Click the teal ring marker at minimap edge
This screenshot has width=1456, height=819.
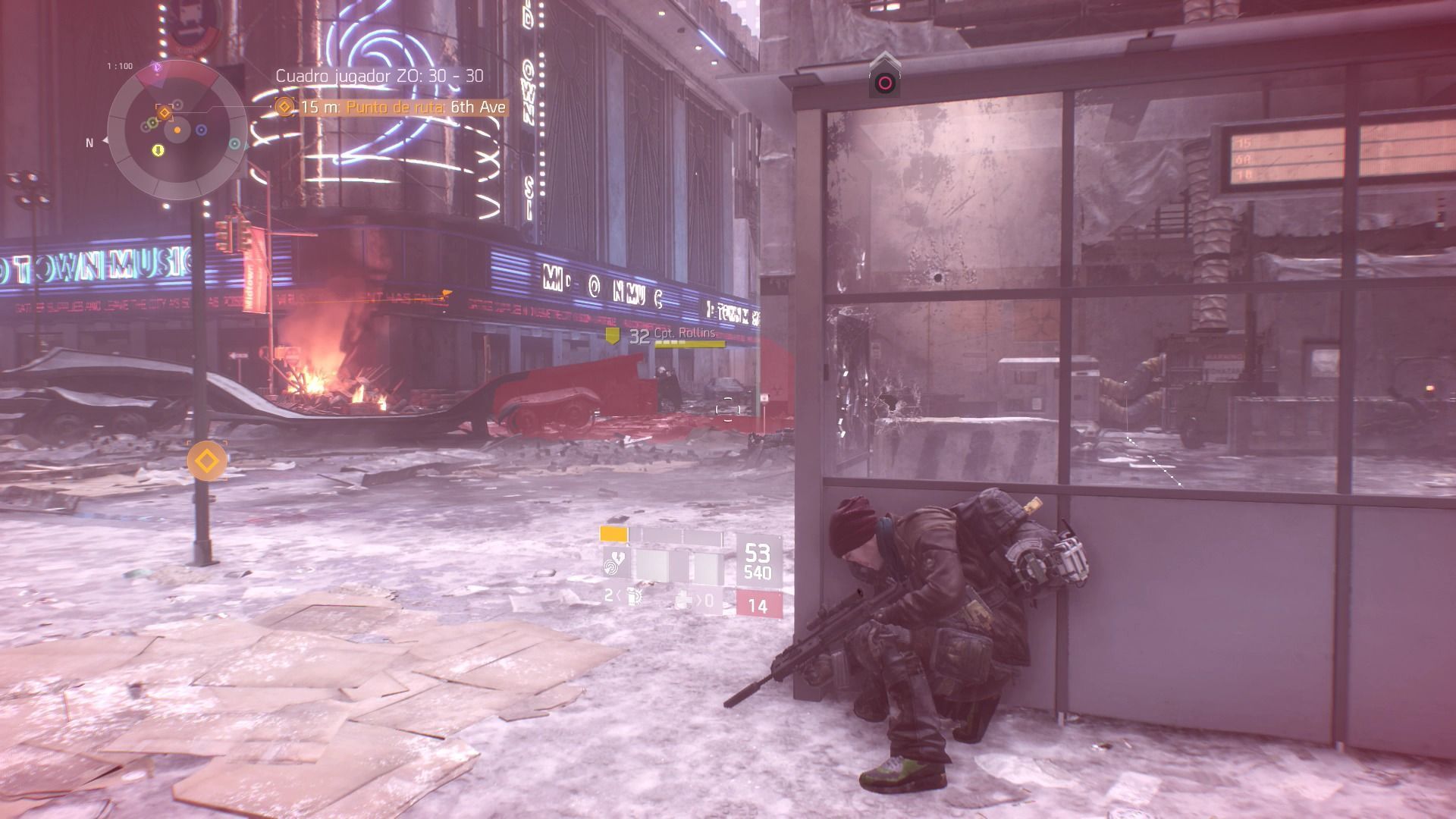pos(235,143)
